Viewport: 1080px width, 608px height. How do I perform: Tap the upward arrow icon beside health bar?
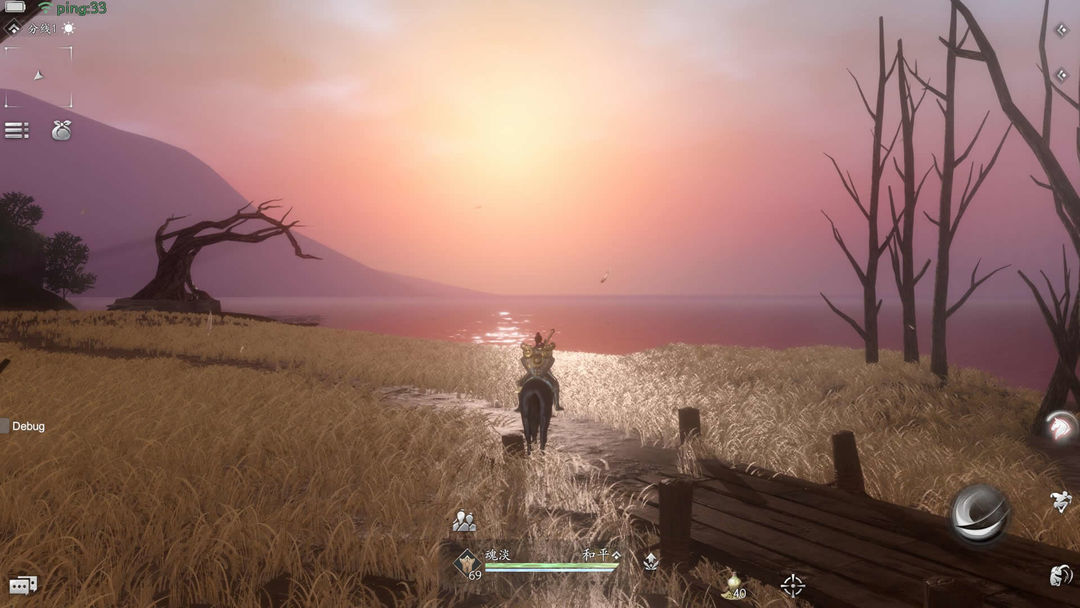(x=651, y=562)
